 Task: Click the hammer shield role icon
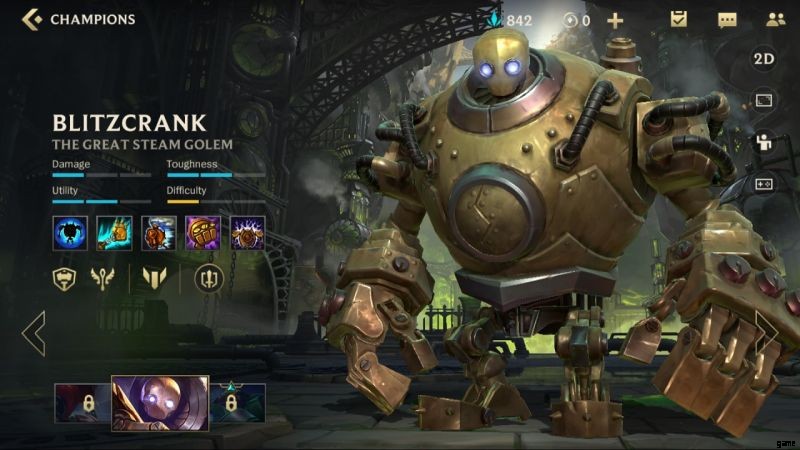(65, 279)
